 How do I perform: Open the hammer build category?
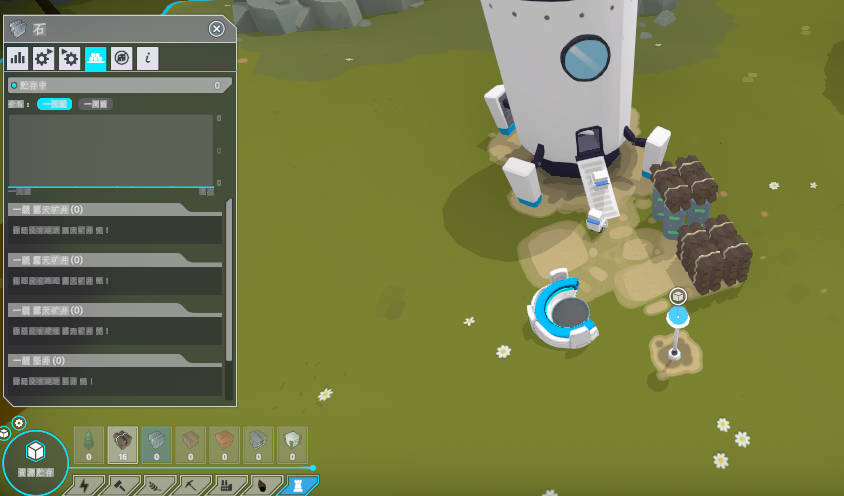(118, 486)
